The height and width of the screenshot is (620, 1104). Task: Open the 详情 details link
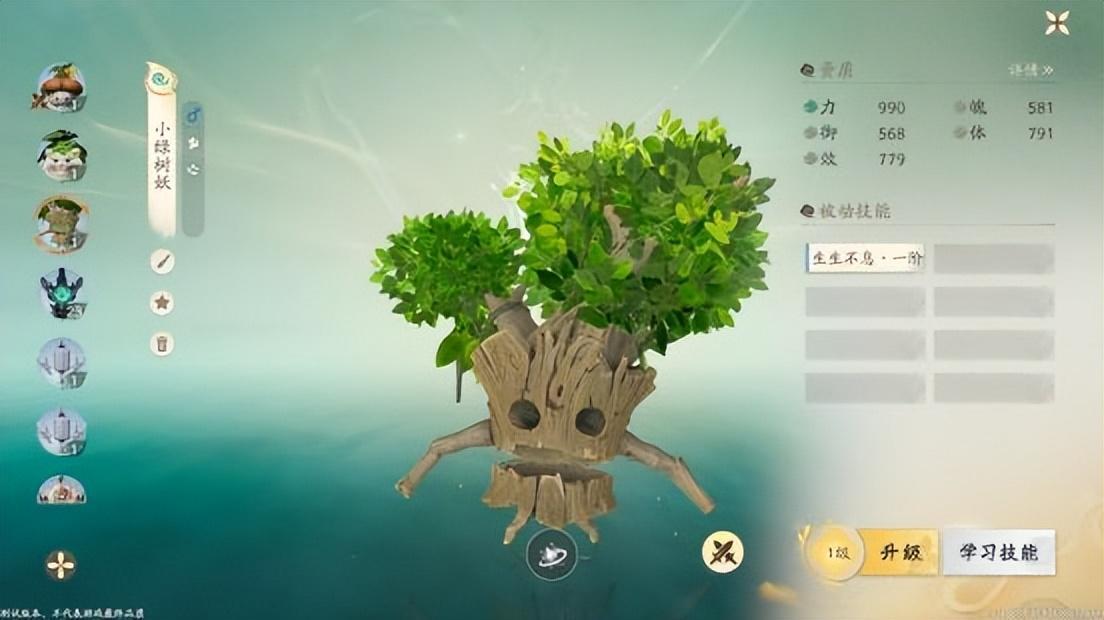tap(1030, 71)
